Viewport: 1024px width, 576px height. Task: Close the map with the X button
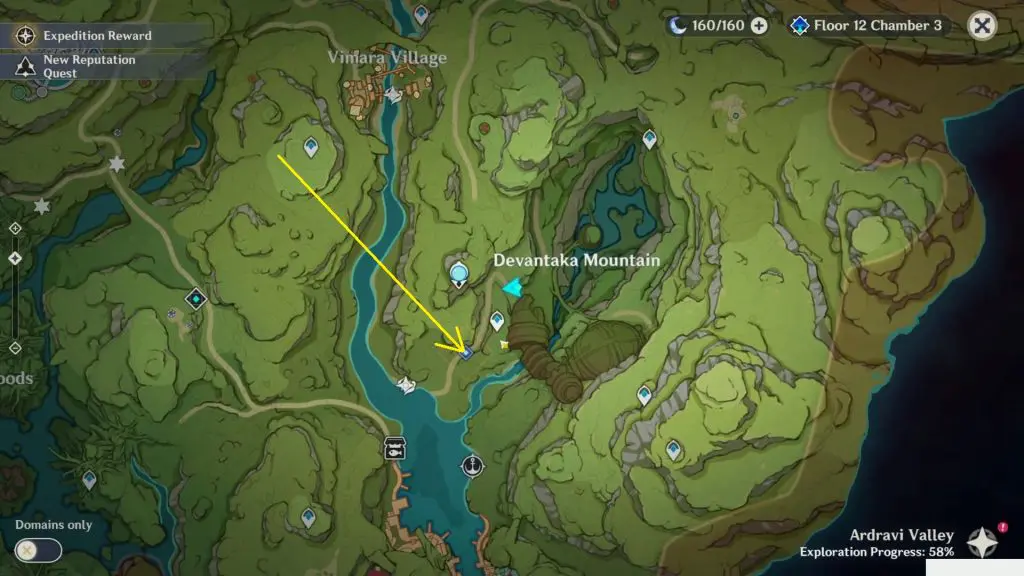983,26
